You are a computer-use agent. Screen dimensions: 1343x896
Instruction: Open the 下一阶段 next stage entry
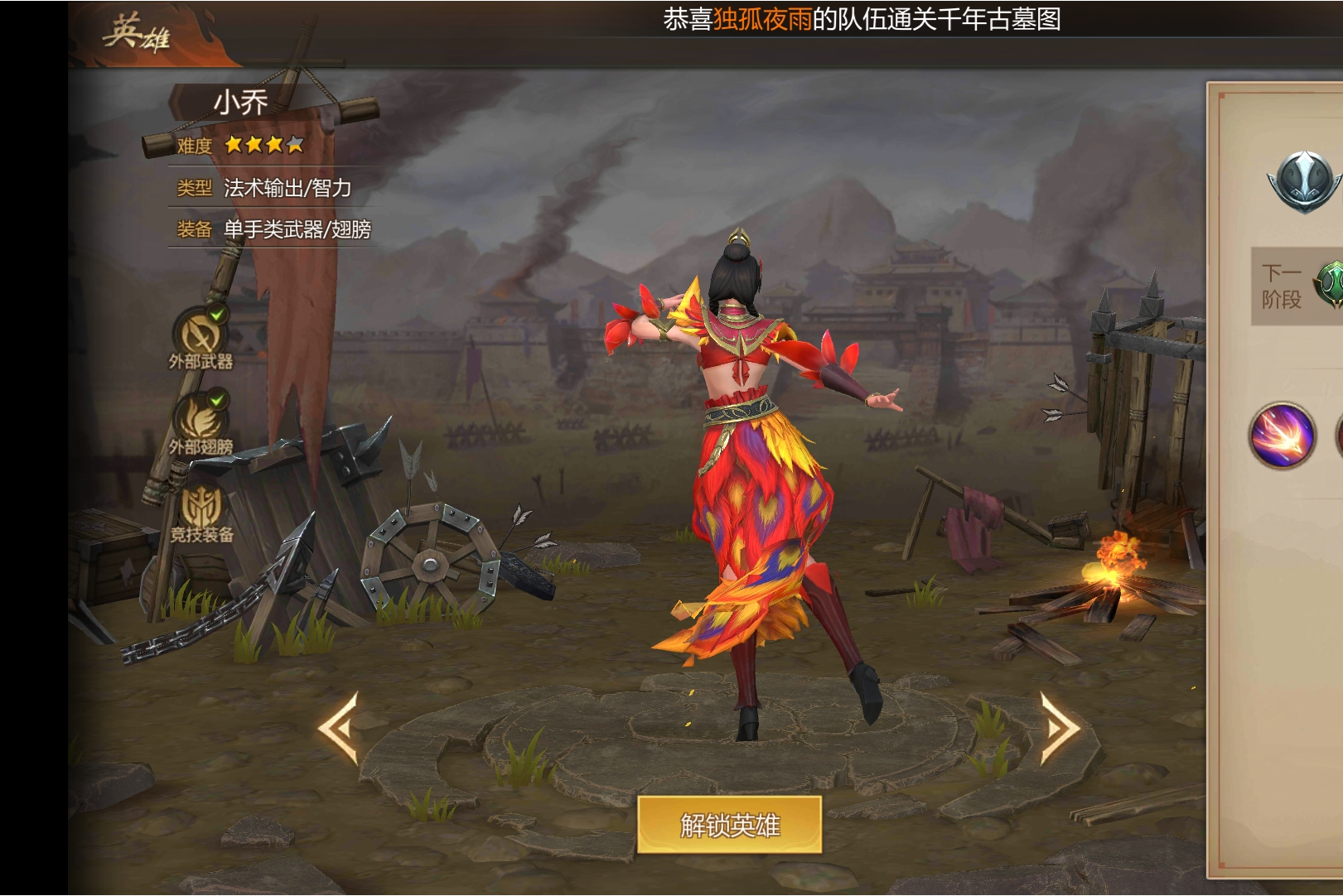pyautogui.click(x=1297, y=286)
